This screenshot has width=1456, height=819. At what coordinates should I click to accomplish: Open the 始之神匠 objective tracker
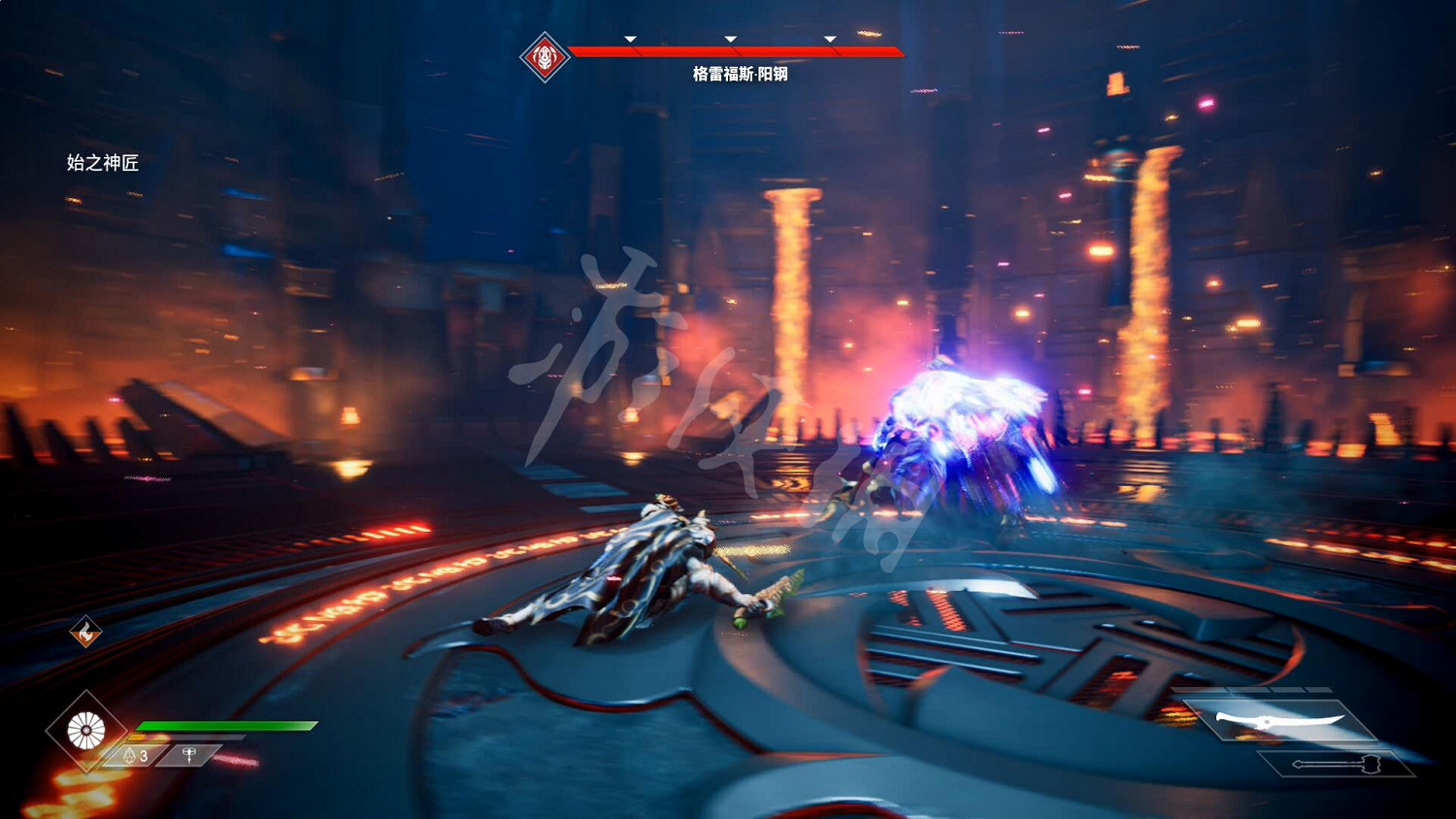click(x=103, y=163)
